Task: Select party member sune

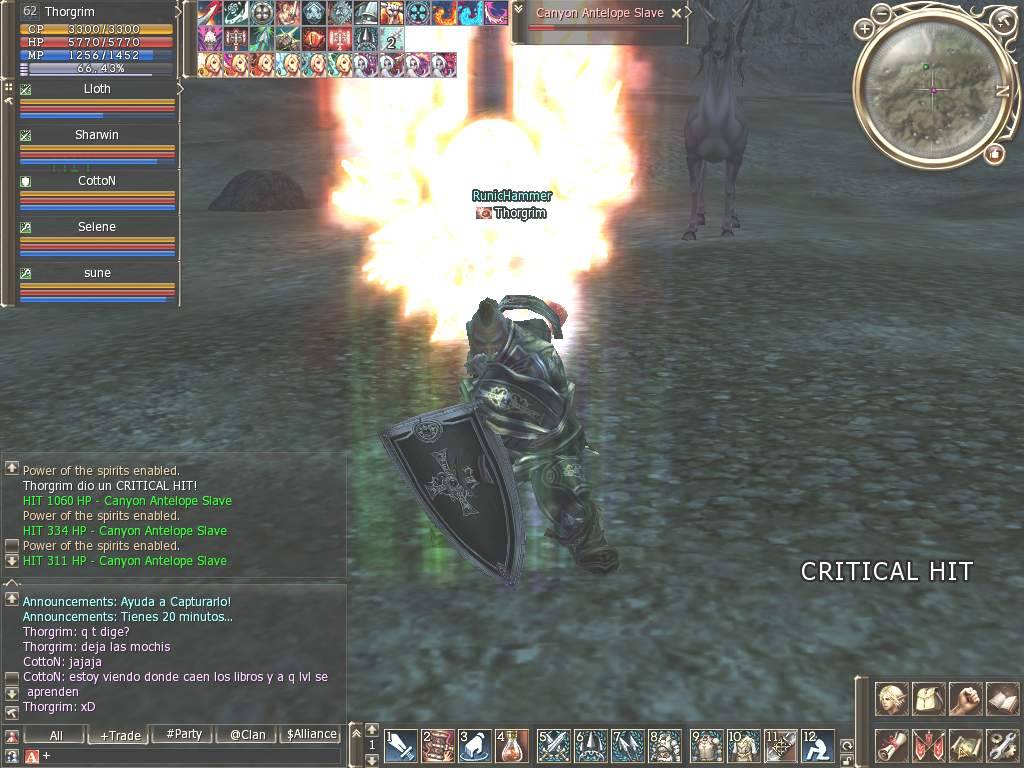Action: (97, 273)
